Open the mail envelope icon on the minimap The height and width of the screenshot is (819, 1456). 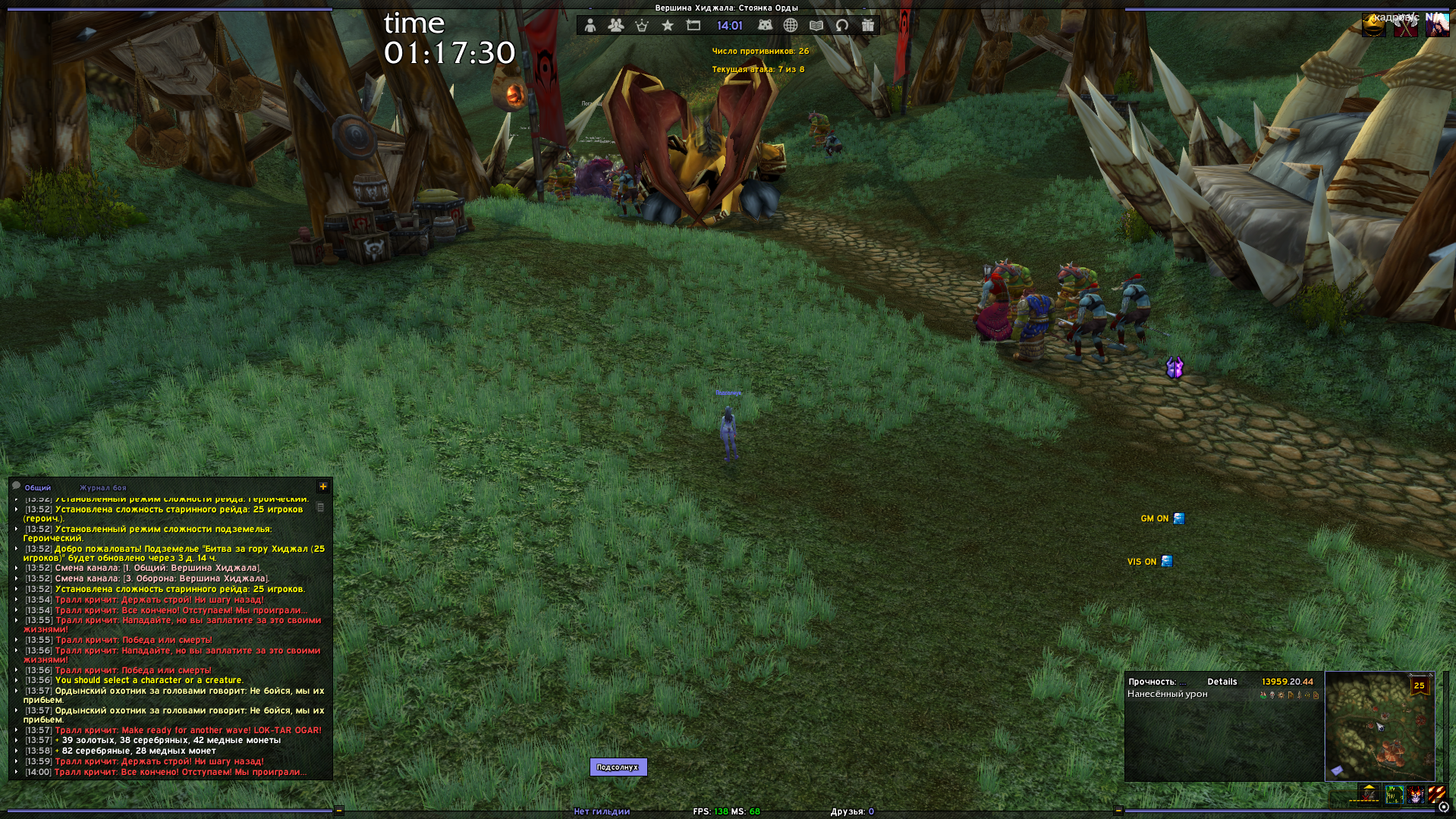[1337, 770]
